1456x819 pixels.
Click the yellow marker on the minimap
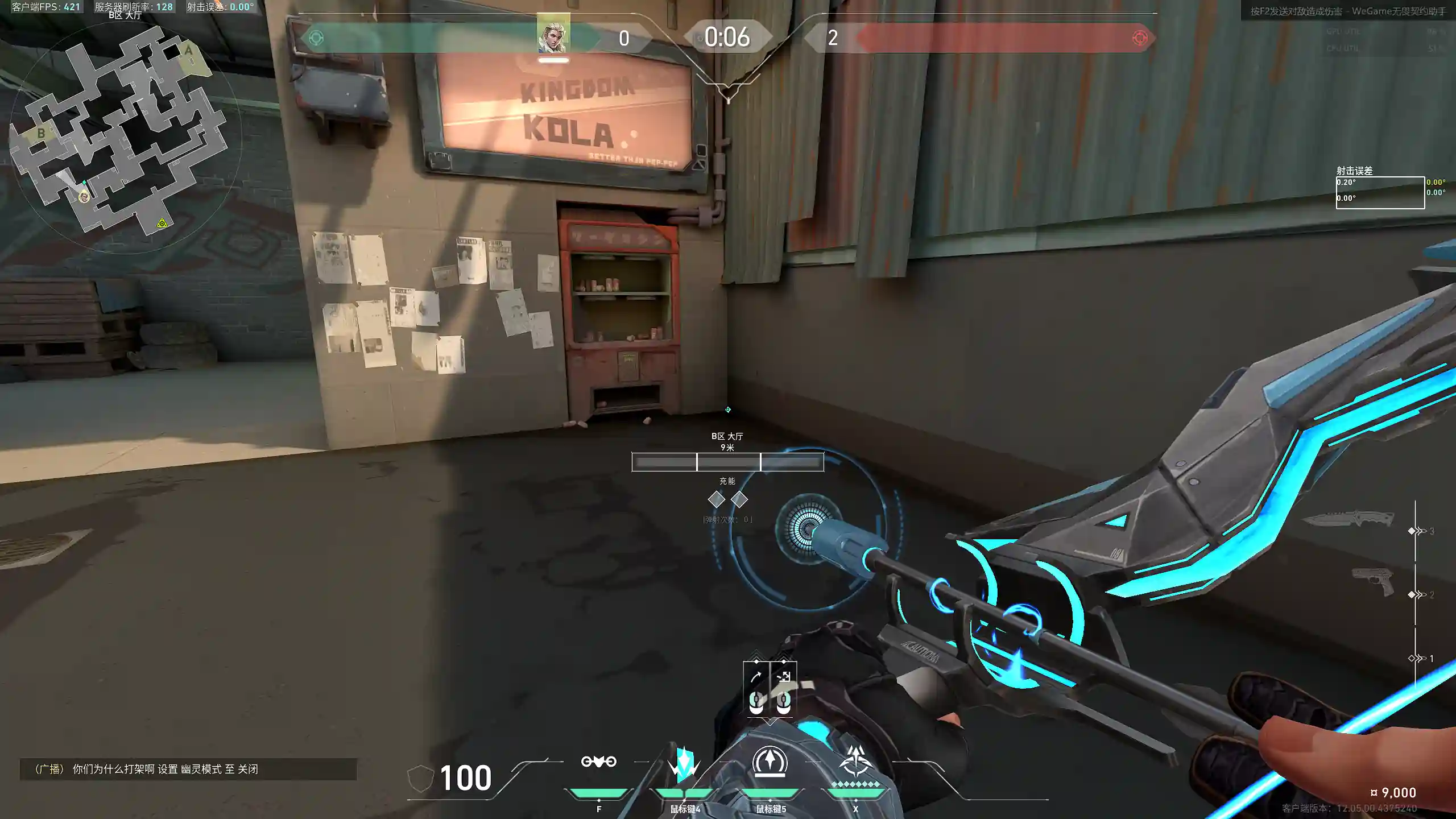pos(162,223)
